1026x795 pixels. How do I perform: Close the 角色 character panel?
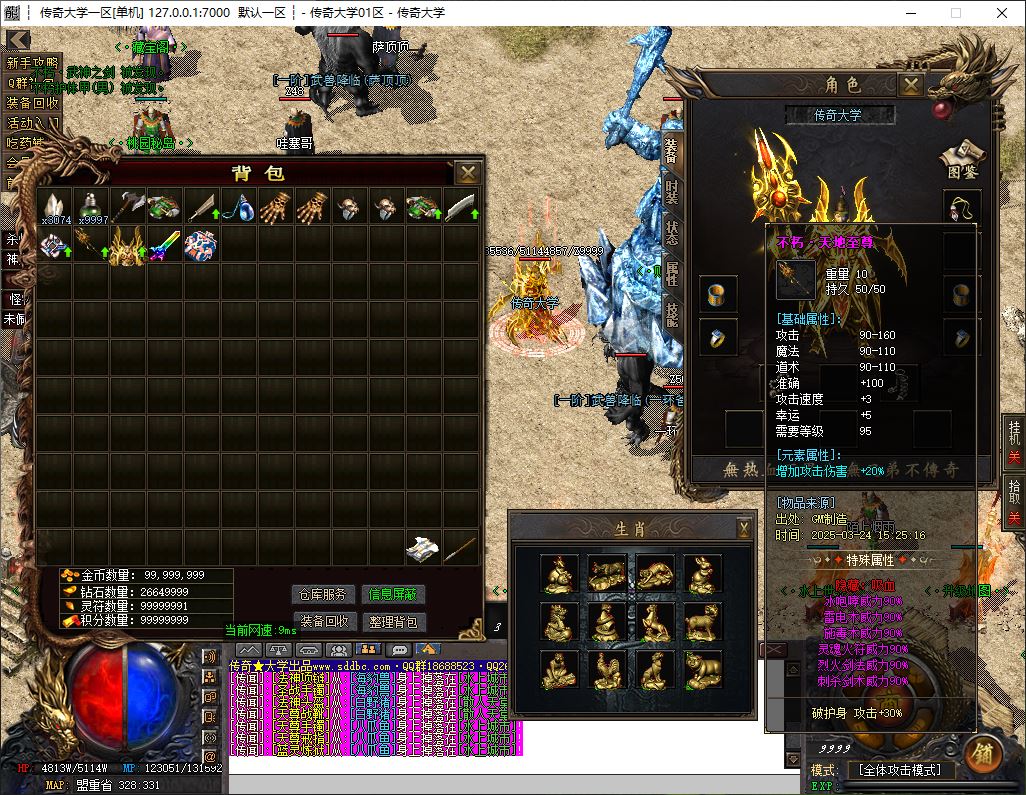click(910, 85)
